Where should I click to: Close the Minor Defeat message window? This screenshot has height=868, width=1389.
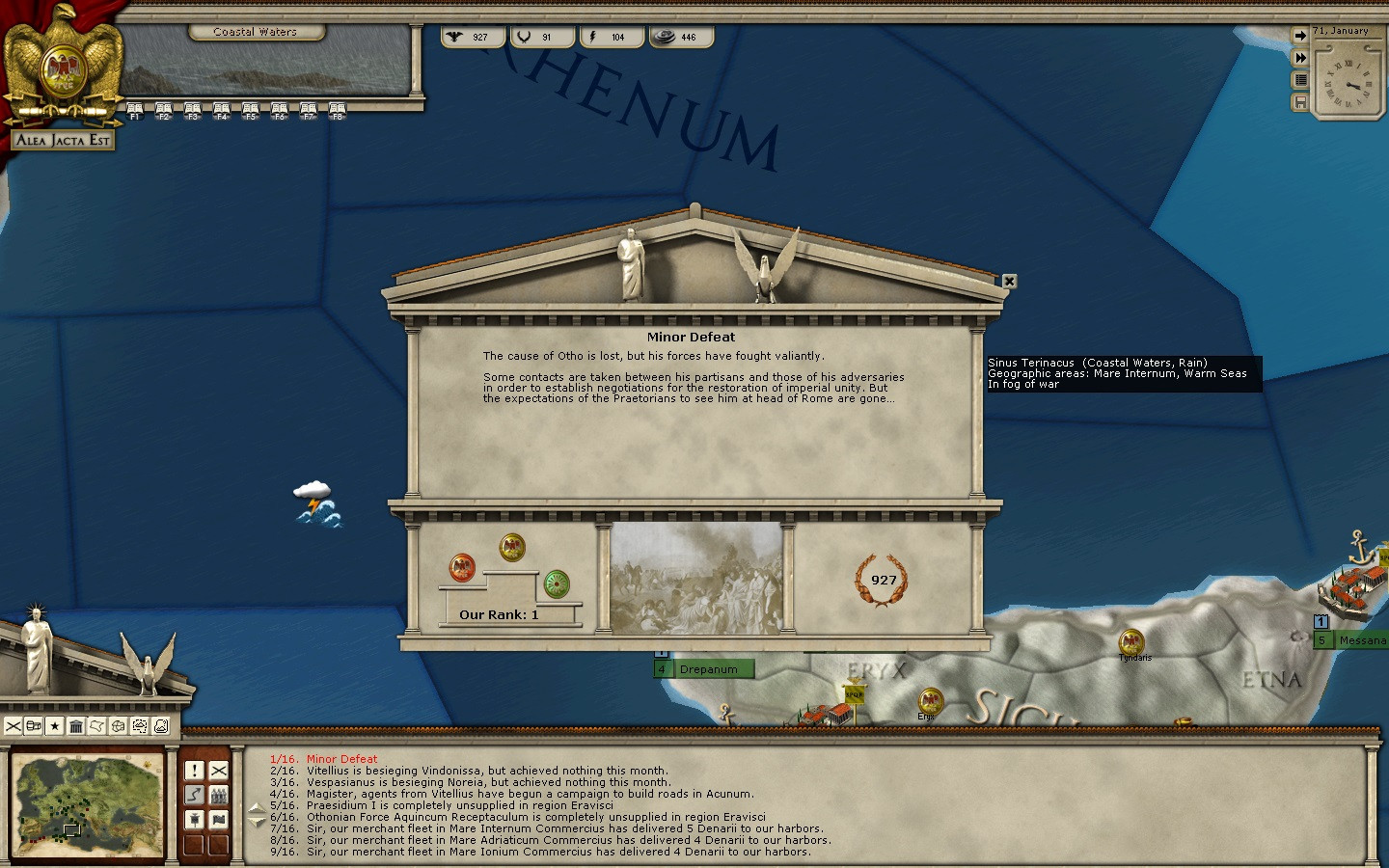[x=1009, y=282]
